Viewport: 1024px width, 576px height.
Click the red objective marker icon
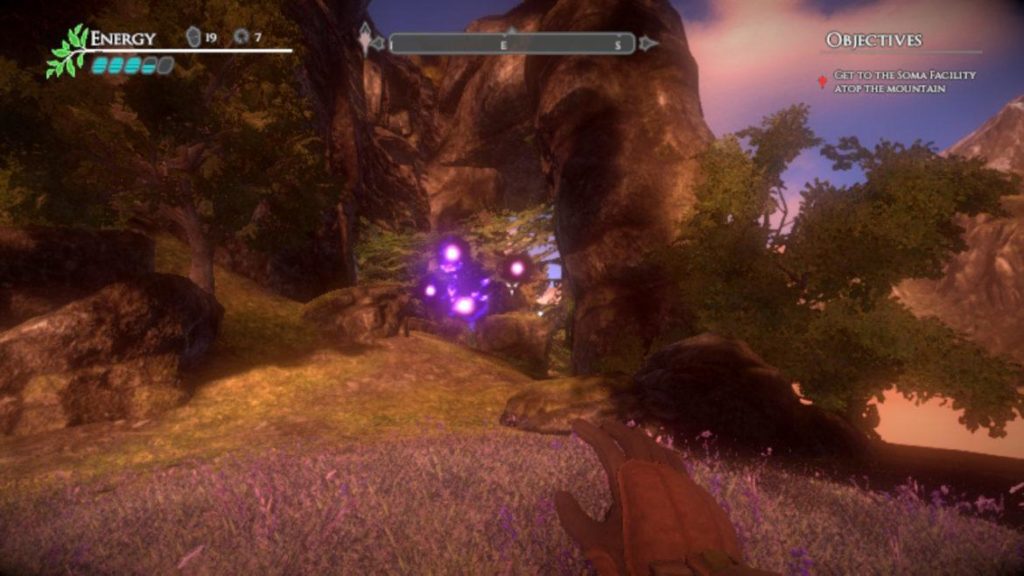pyautogui.click(x=822, y=81)
